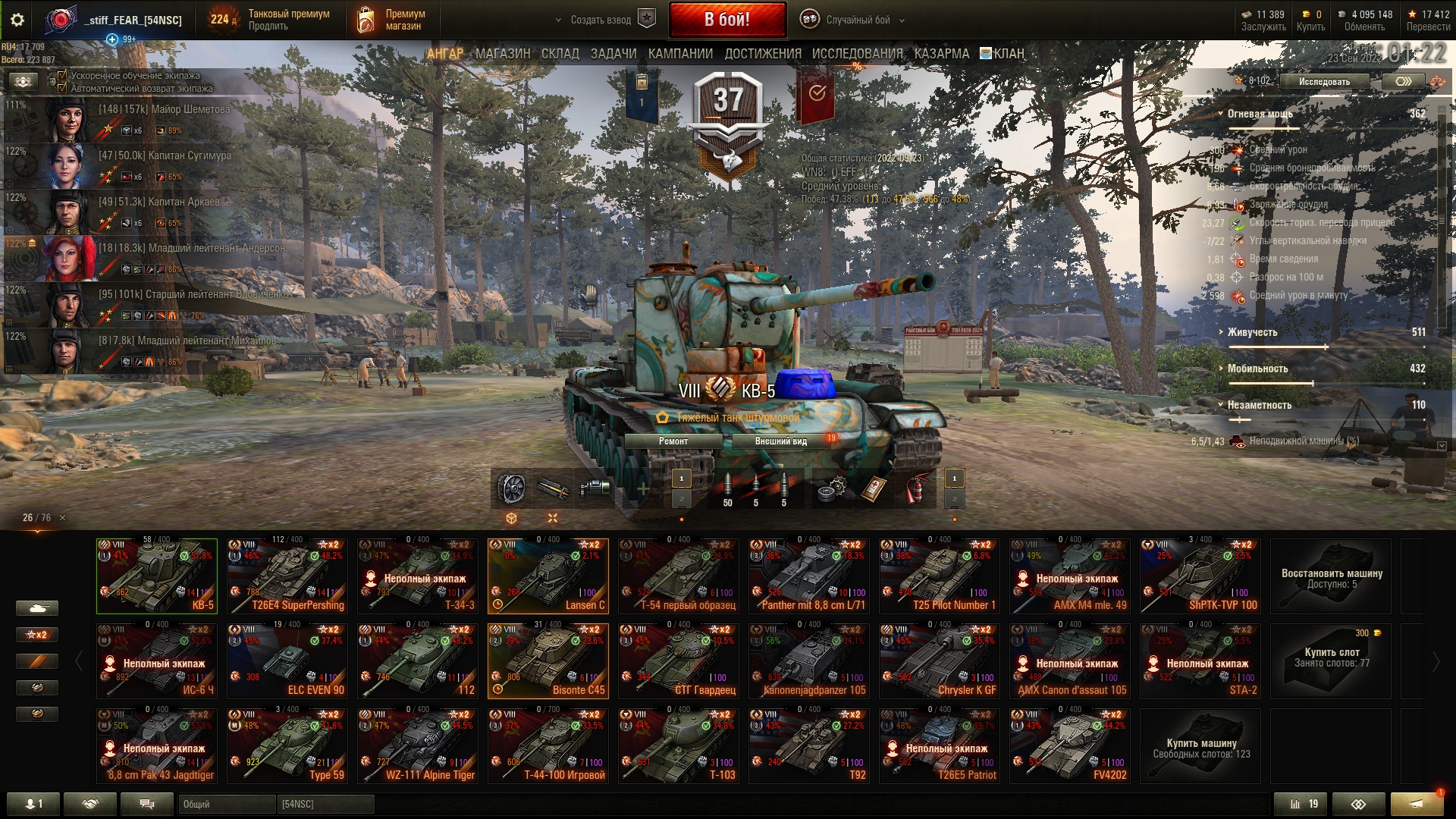Screen dimensions: 1456x819
Task: Click the Исследовать research button
Action: tap(1324, 82)
